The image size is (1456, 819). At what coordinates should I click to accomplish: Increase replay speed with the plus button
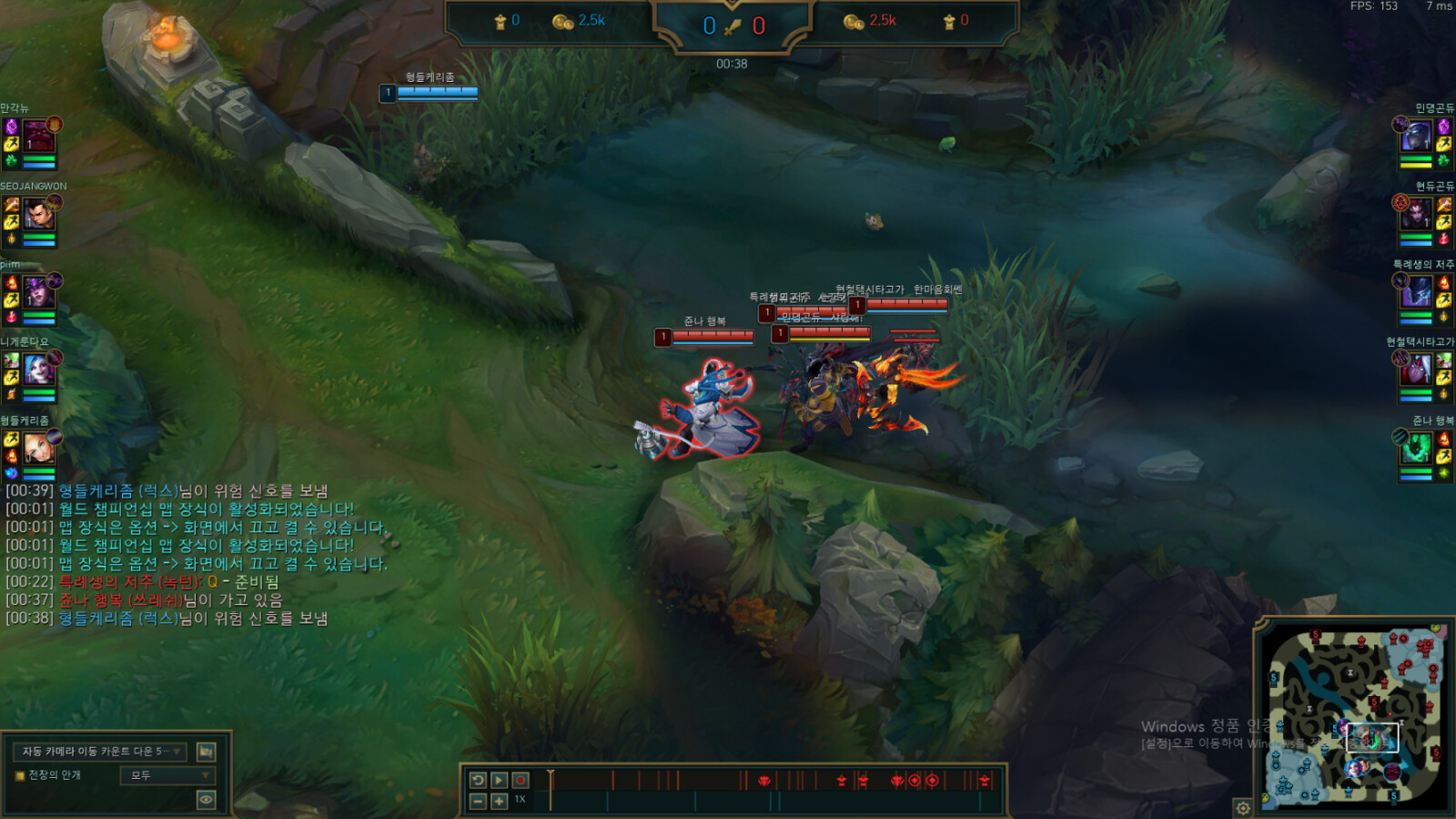coord(499,801)
